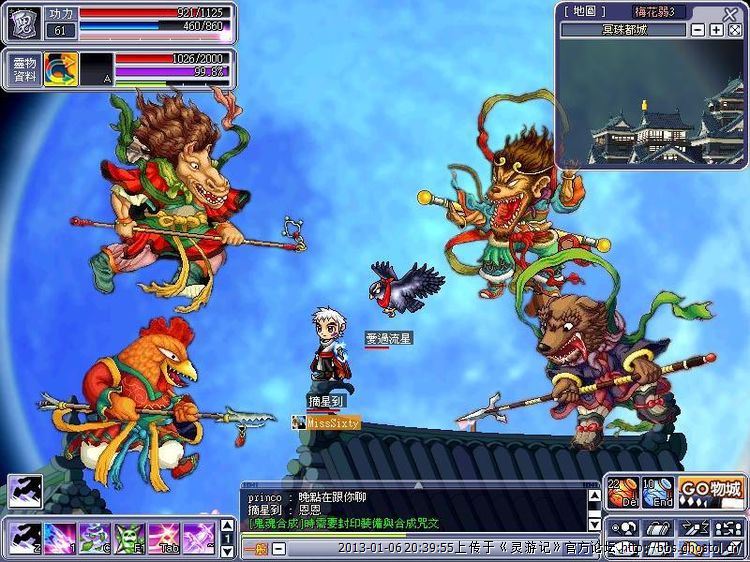Use the blue potion on End slot
This screenshot has height=562, width=750.
click(657, 492)
